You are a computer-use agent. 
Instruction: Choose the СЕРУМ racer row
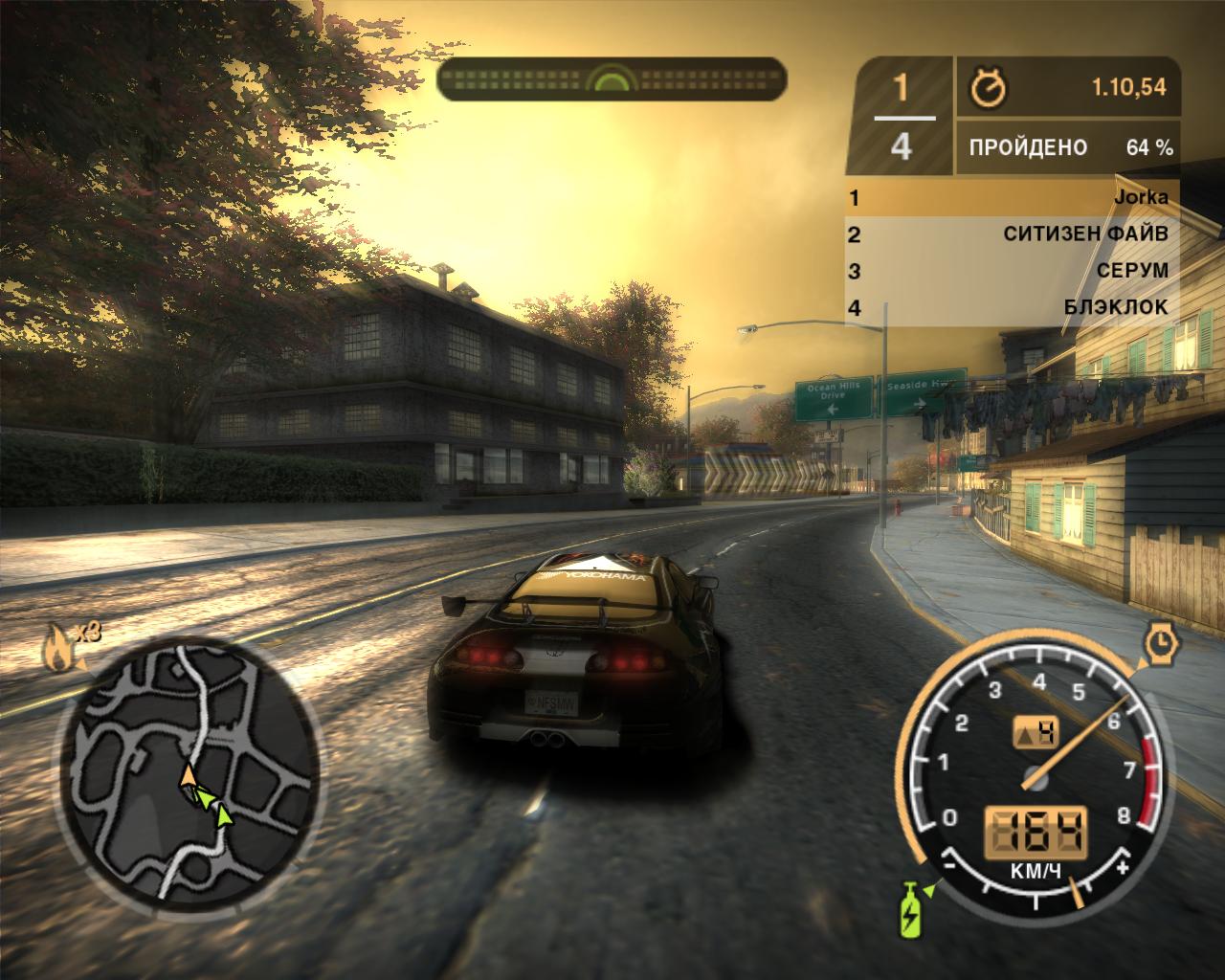pos(1011,271)
